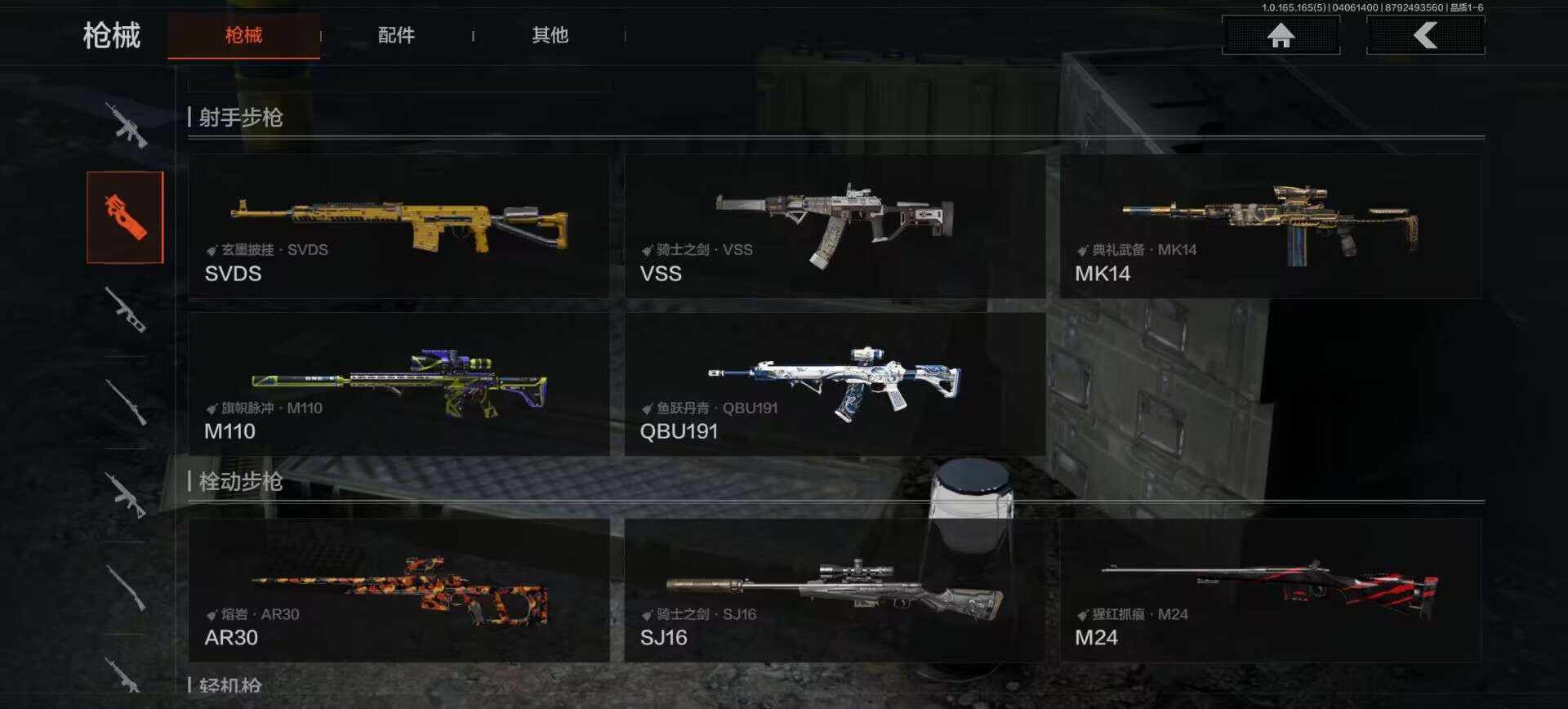This screenshot has height=709, width=1568.
Task: Select the highlighted orange weapon category icon
Action: coord(125,217)
